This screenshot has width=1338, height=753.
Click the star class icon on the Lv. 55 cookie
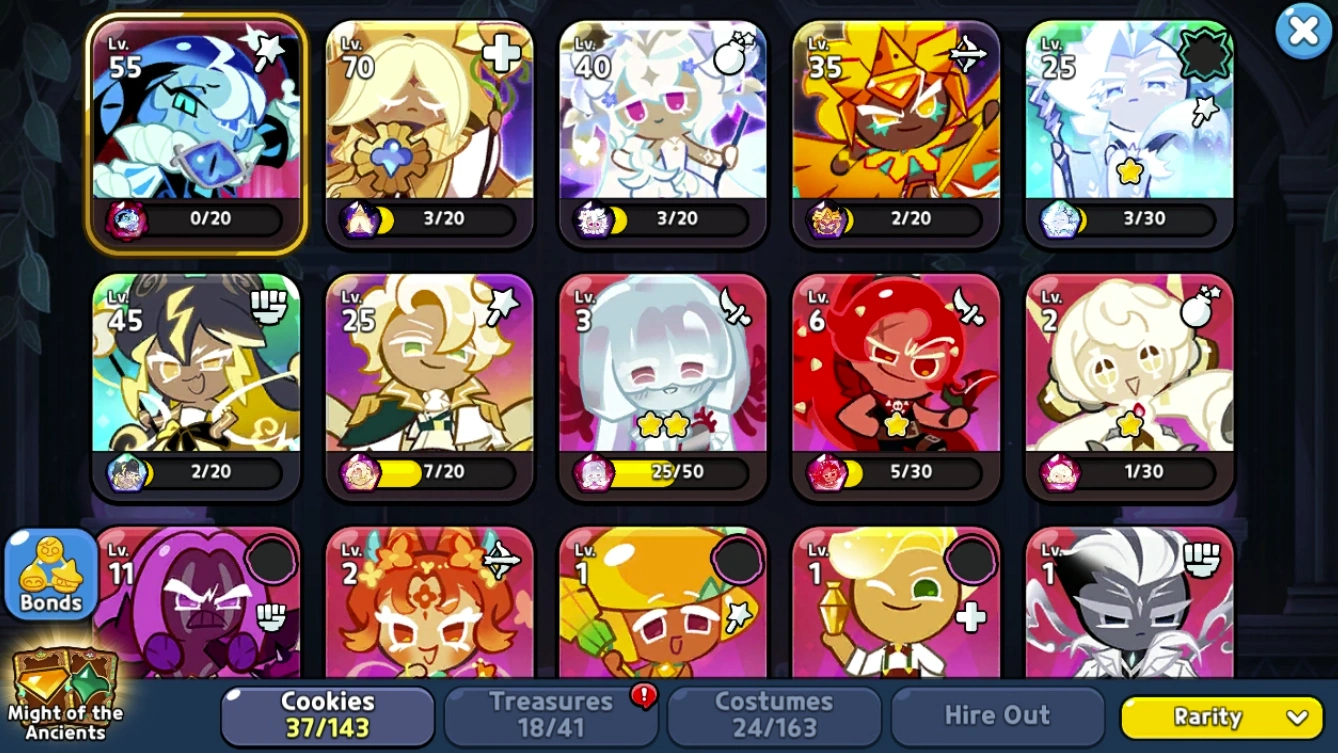[x=271, y=45]
